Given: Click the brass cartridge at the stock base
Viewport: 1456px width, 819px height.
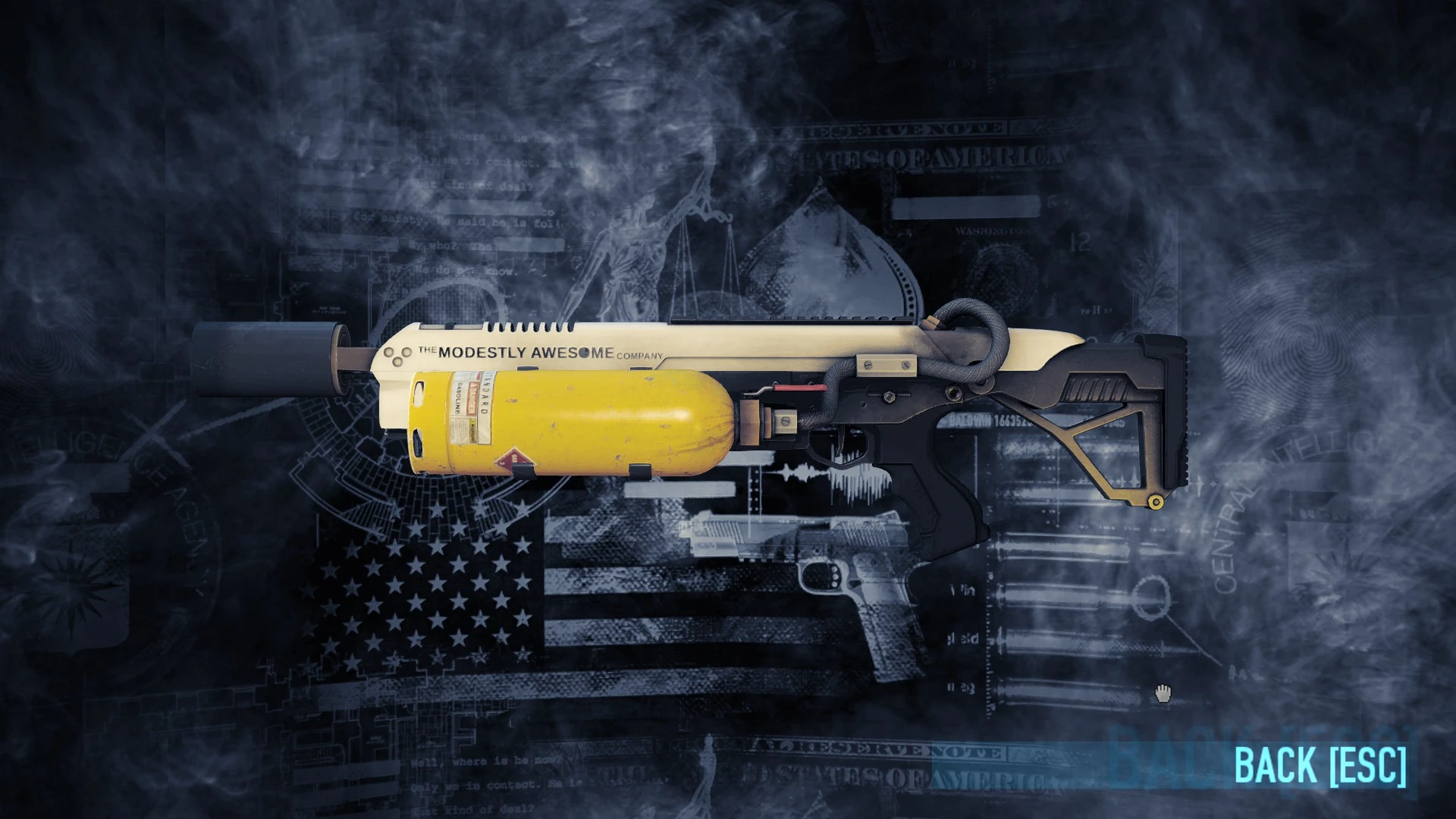Looking at the screenshot, I should click(1156, 501).
